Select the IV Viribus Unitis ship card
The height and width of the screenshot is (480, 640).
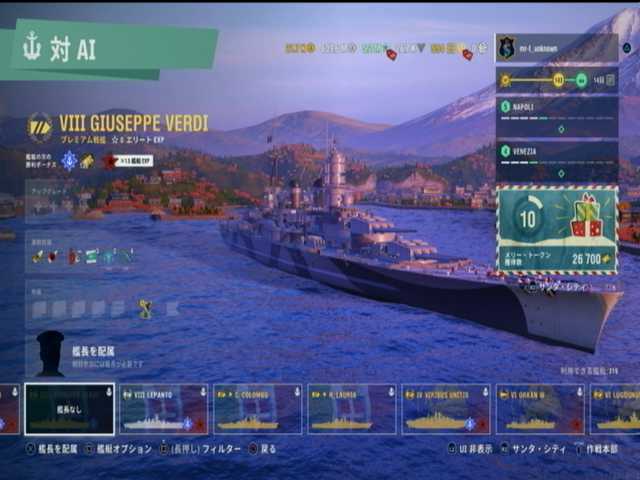click(445, 409)
